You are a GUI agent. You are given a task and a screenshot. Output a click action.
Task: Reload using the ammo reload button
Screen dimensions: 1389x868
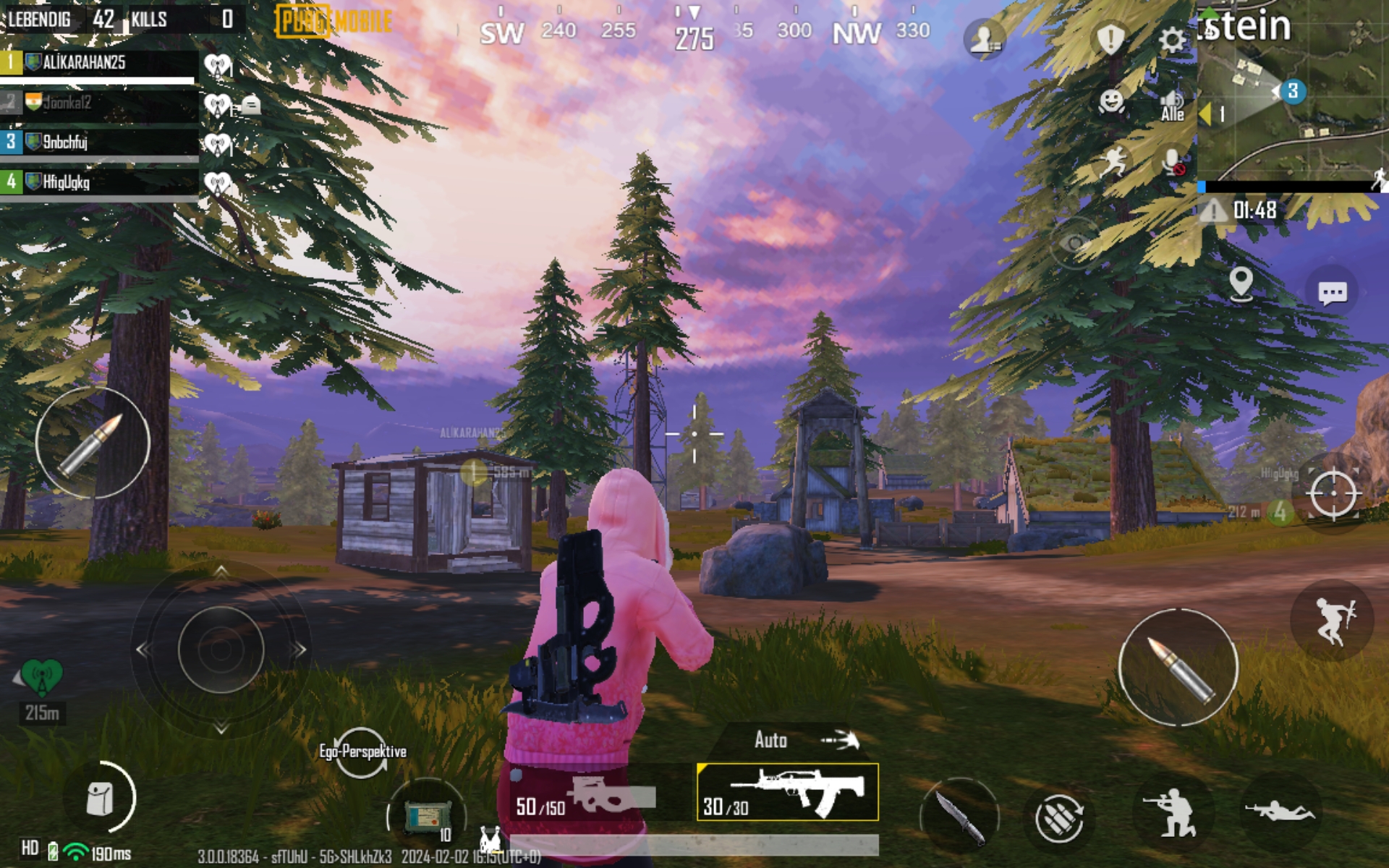point(1058,817)
